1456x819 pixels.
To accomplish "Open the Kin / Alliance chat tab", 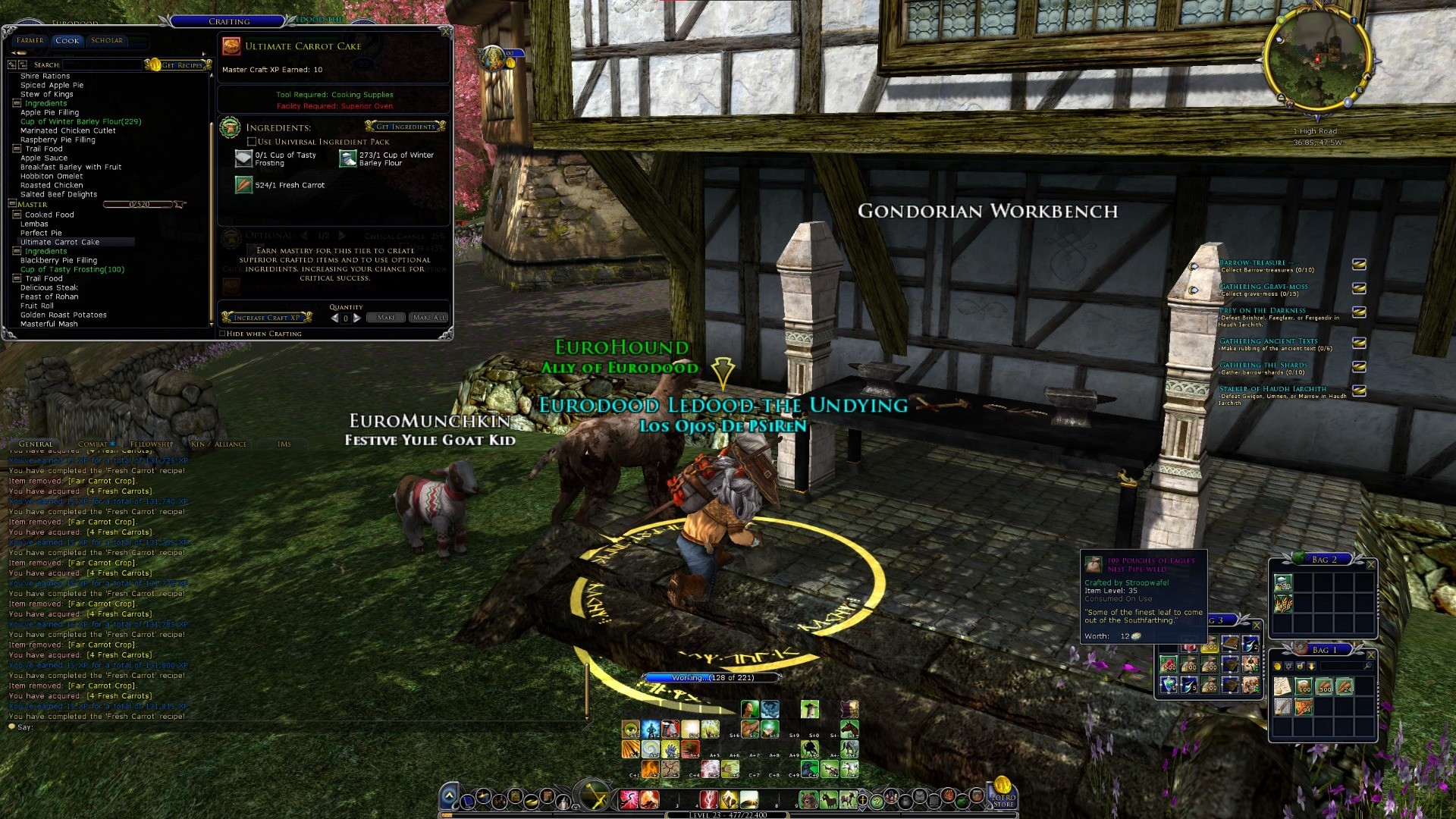I will coord(218,444).
